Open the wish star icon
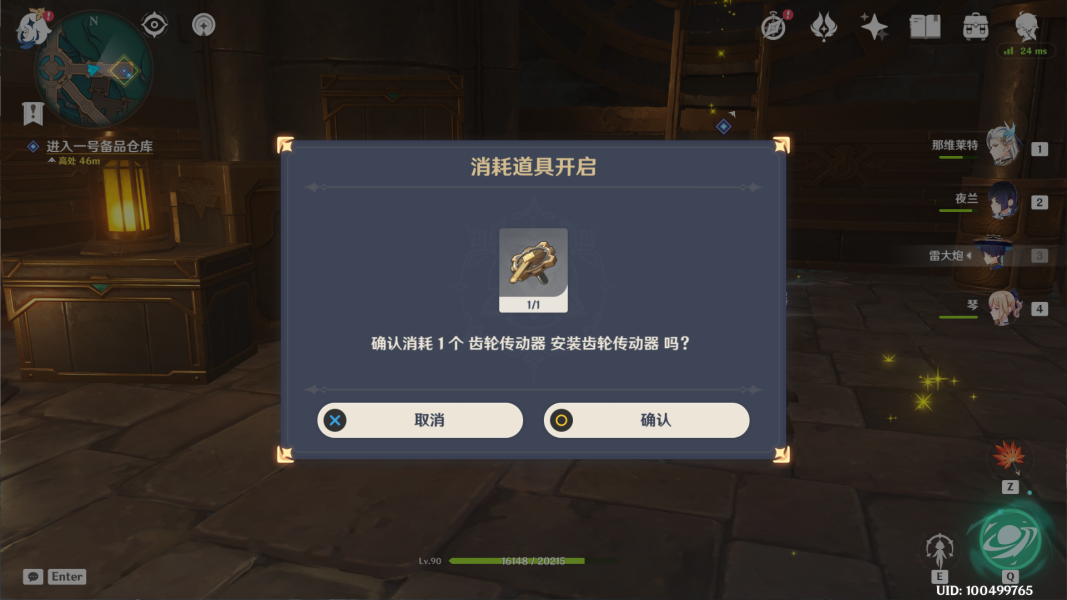Viewport: 1067px width, 600px height. (874, 27)
